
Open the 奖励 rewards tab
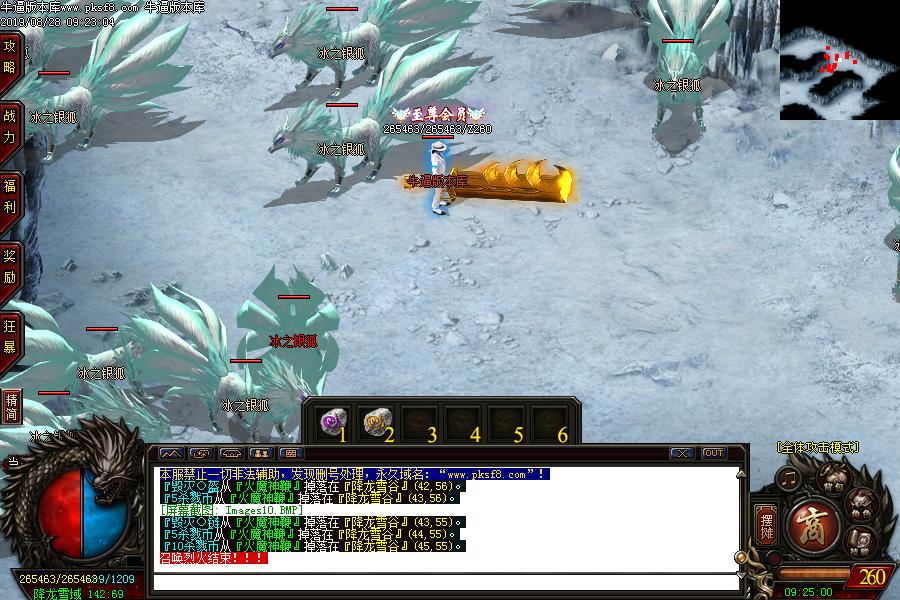pos(10,265)
